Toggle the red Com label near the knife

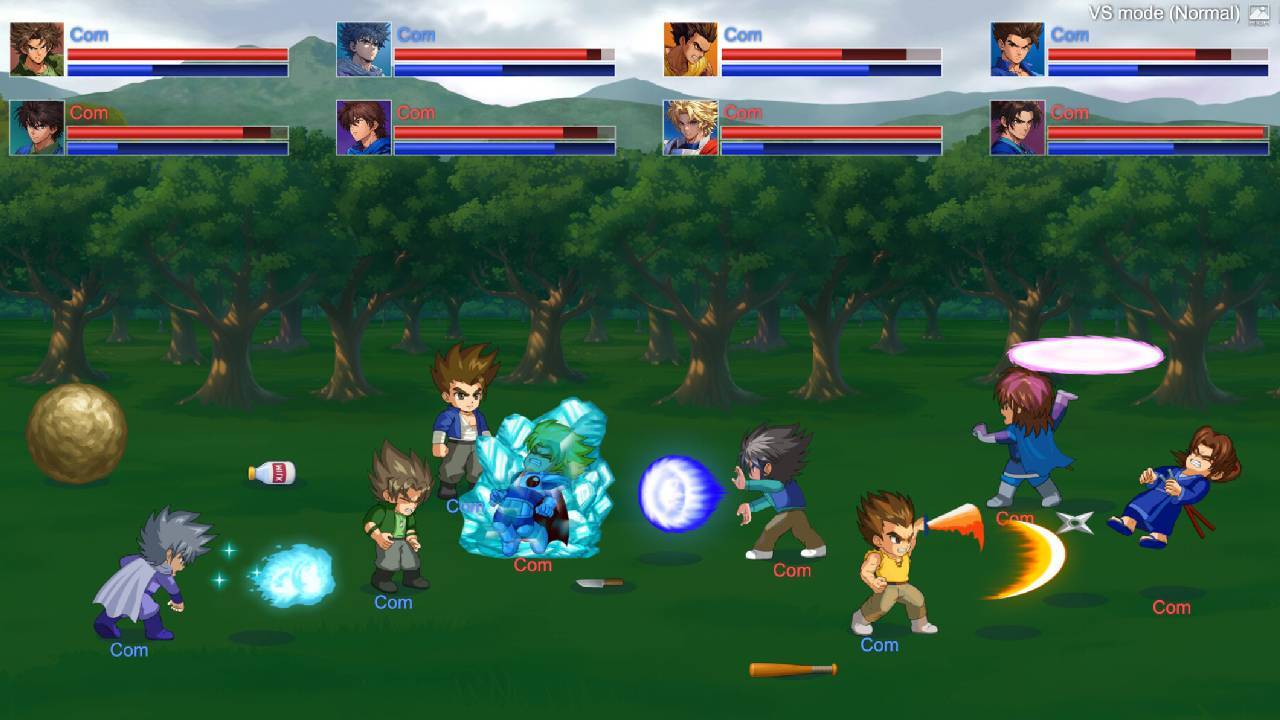pos(531,564)
